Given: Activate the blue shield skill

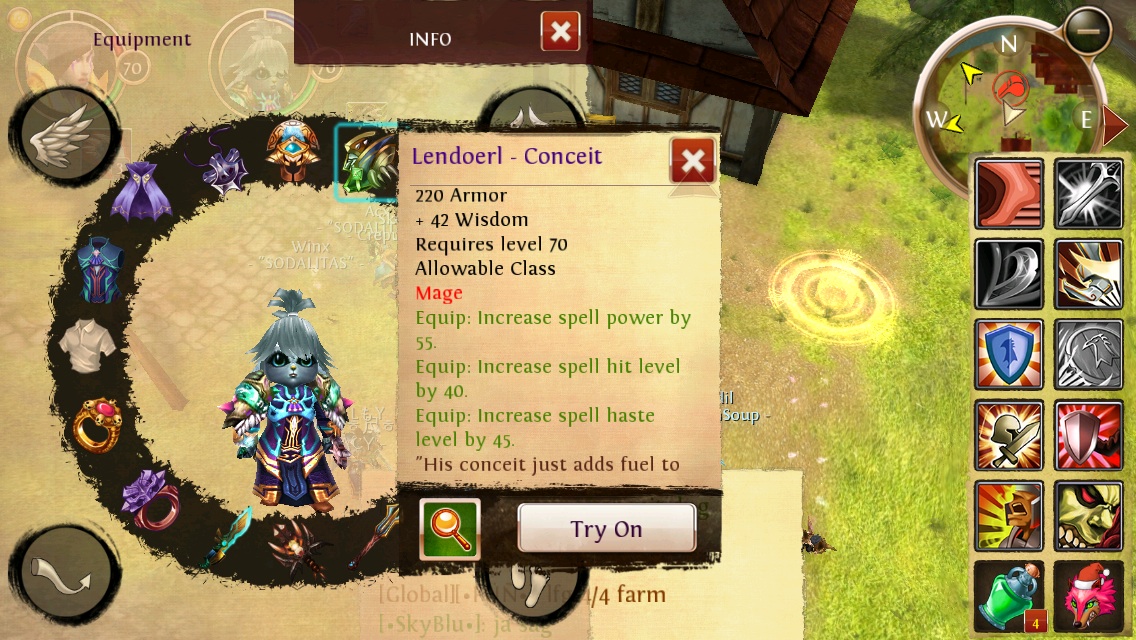Looking at the screenshot, I should click(1008, 355).
